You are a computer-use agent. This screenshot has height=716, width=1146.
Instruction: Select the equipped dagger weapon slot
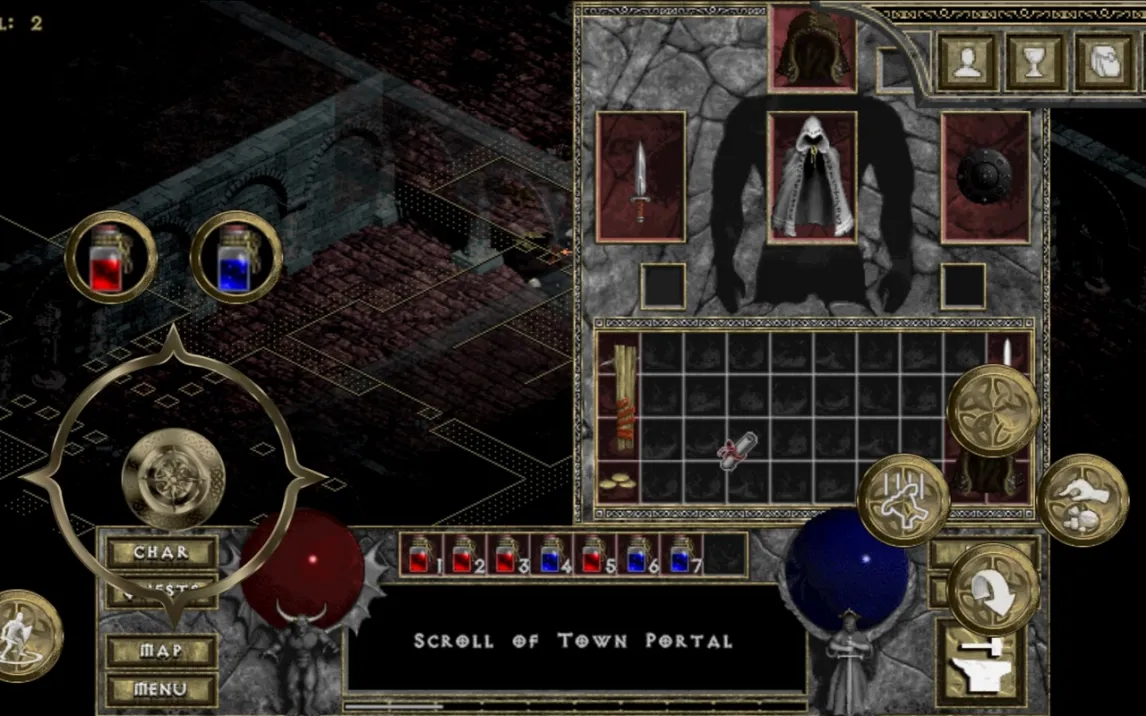pos(640,177)
